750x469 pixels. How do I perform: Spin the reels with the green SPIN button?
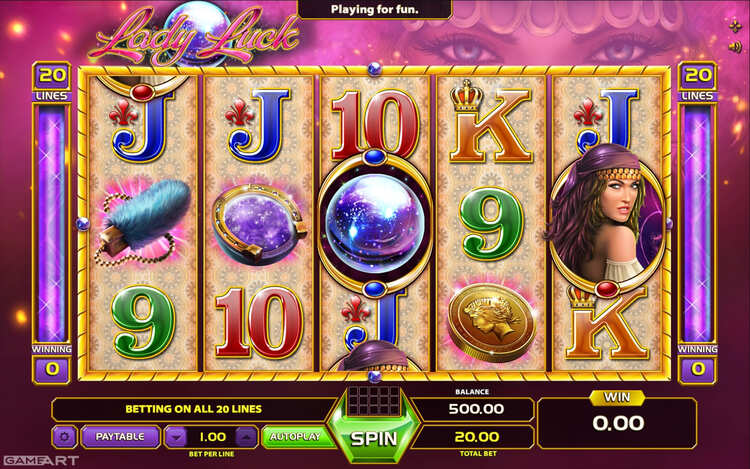click(371, 438)
